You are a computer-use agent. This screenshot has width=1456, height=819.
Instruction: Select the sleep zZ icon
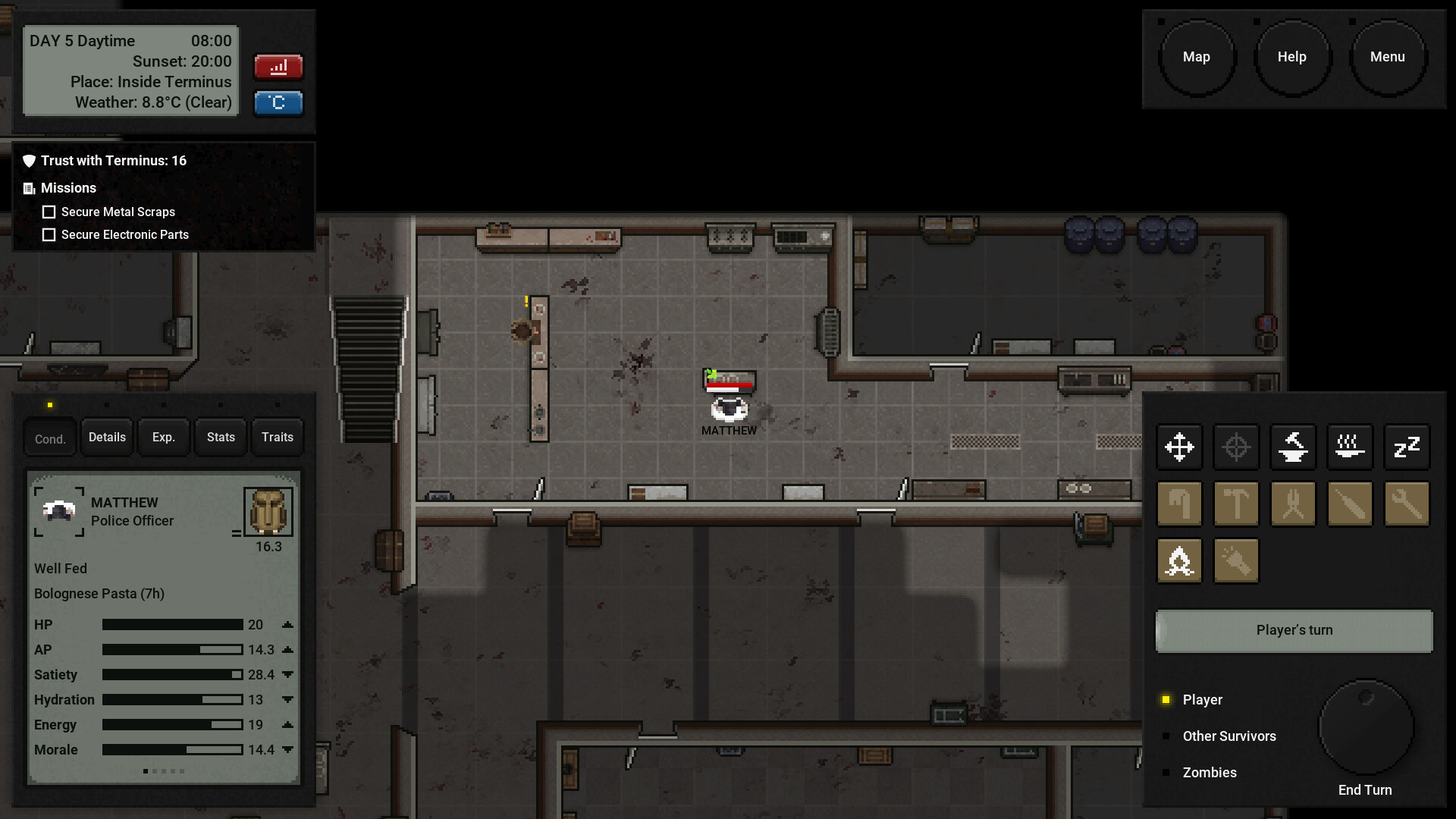(x=1407, y=447)
